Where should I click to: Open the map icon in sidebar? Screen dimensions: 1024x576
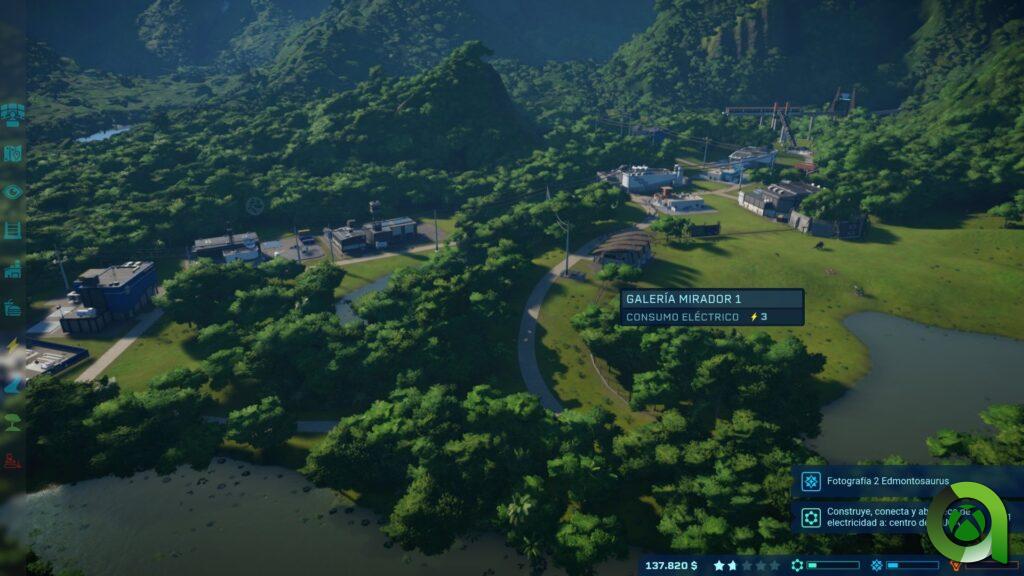pyautogui.click(x=13, y=153)
